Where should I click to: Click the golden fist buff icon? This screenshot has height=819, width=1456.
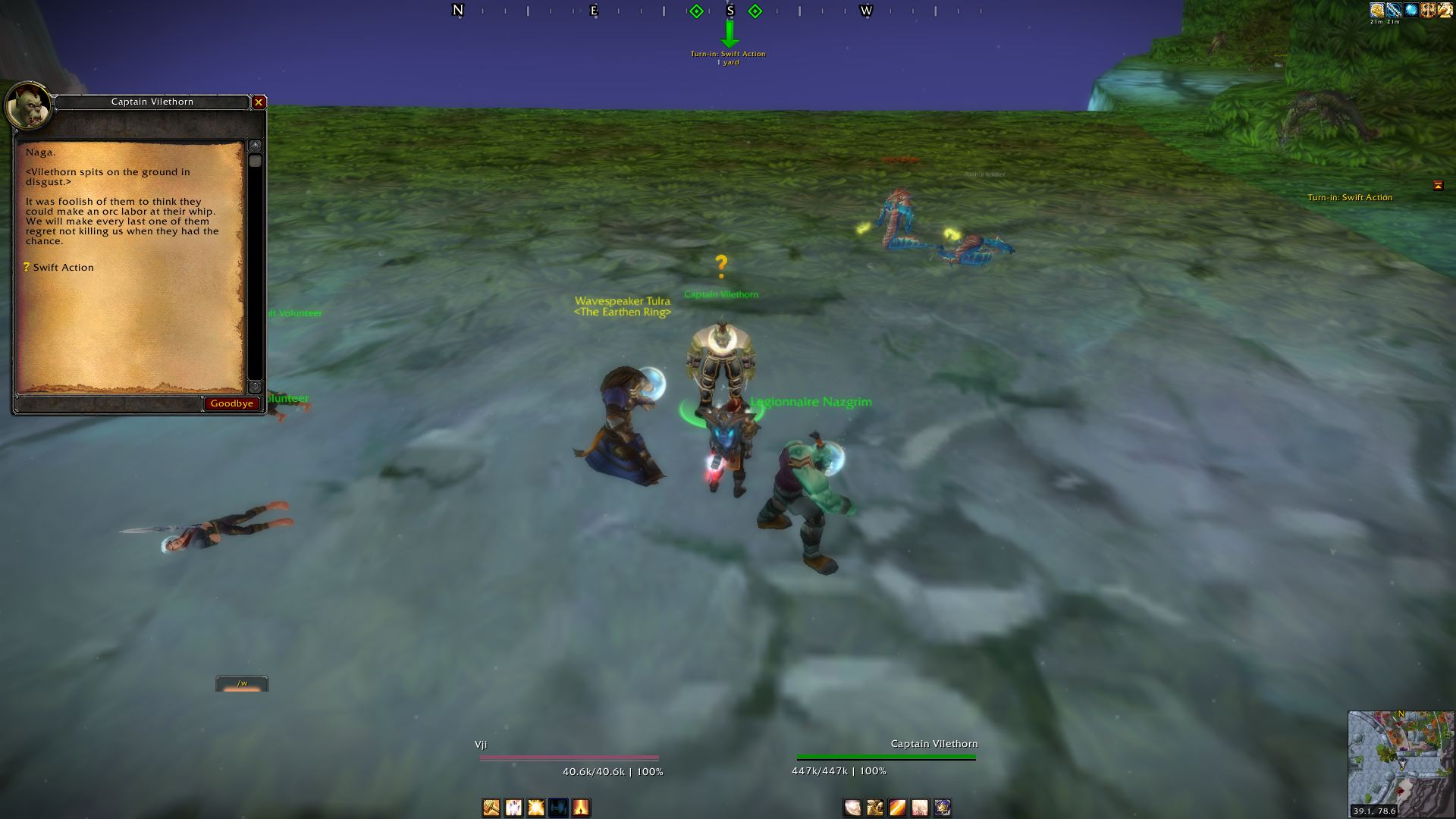coord(1376,11)
